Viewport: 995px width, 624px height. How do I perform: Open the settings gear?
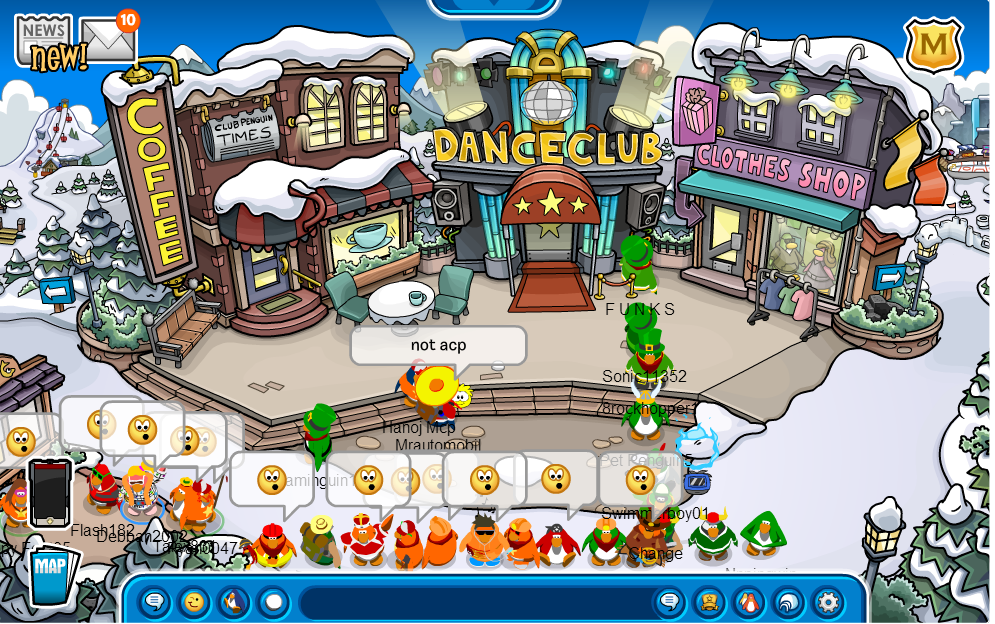[x=828, y=602]
